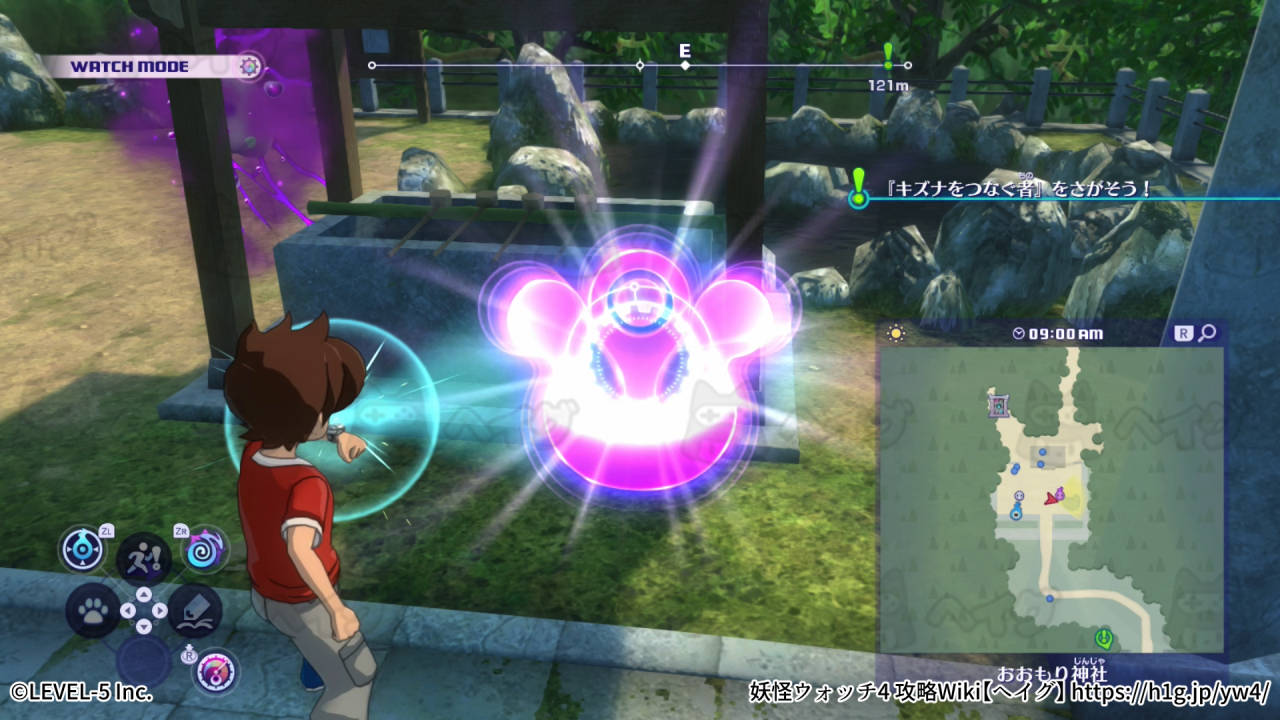Viewport: 1280px width, 720px height.
Task: Click the green exclamation compass marker
Action: 888,53
